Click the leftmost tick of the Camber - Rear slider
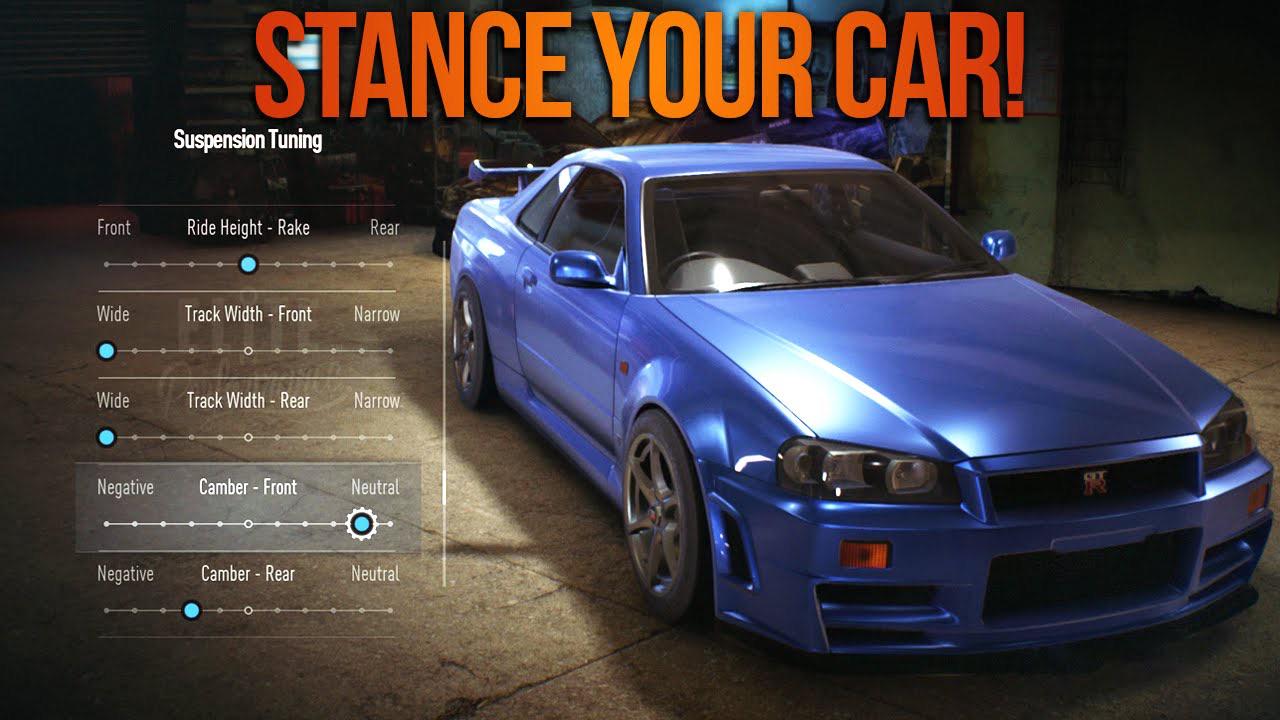The width and height of the screenshot is (1280, 720). point(107,609)
